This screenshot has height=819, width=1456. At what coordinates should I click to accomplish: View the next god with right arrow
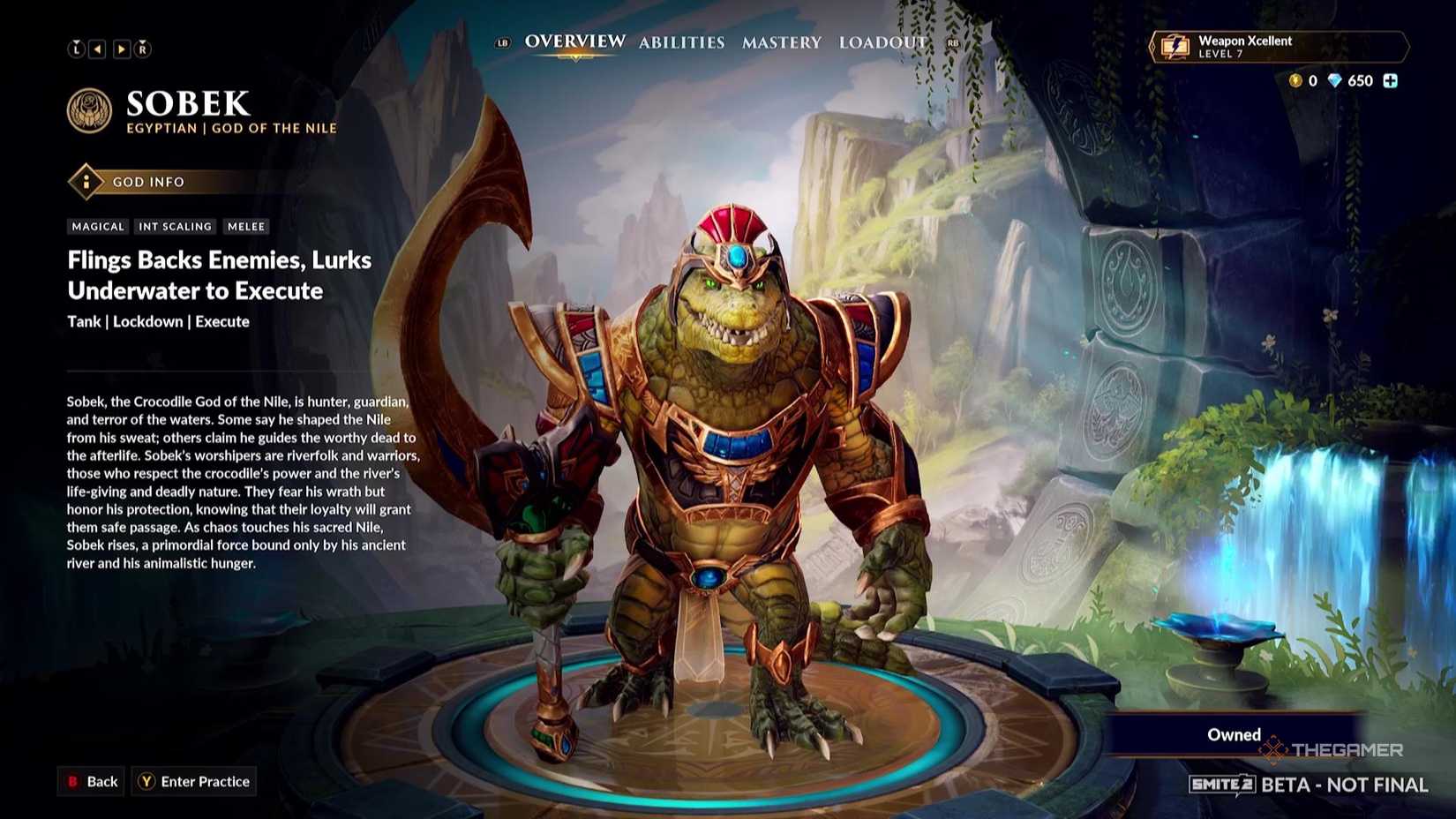tap(122, 49)
